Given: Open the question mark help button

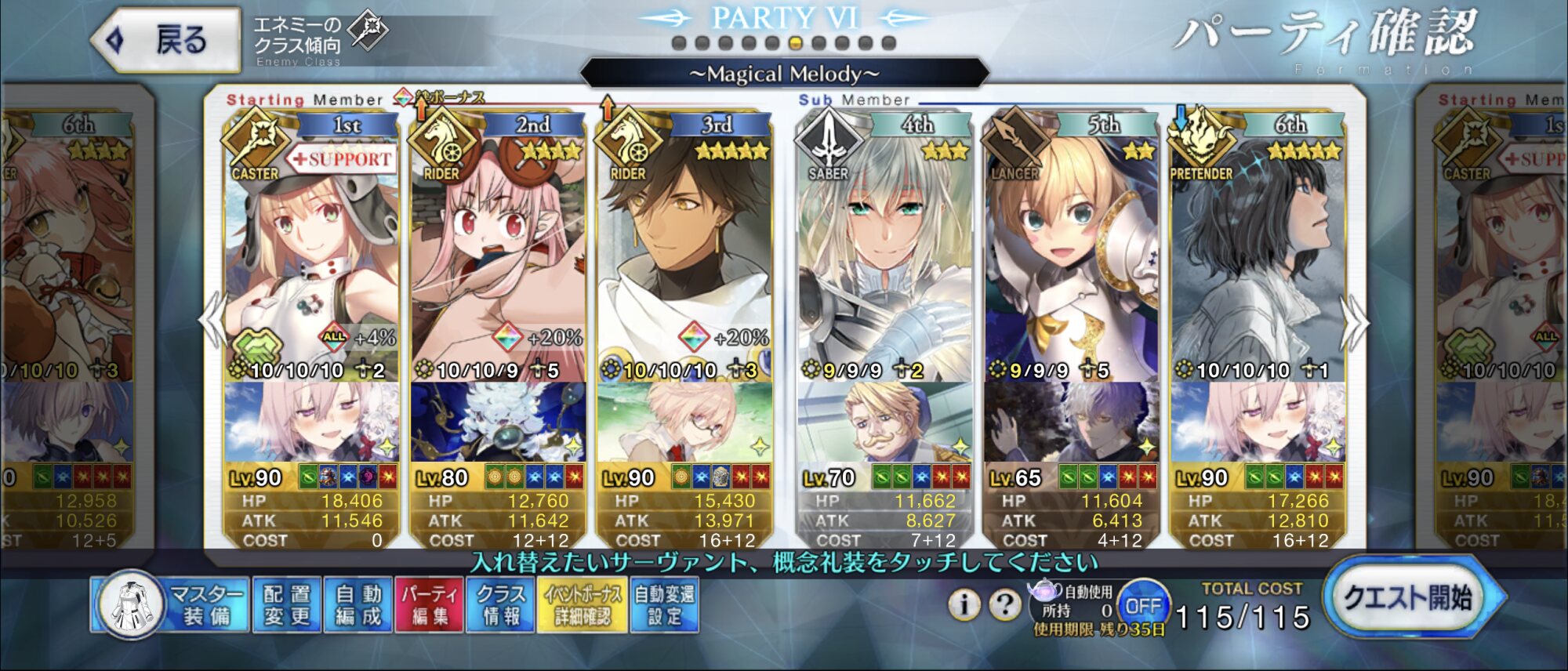Looking at the screenshot, I should point(1004,604).
